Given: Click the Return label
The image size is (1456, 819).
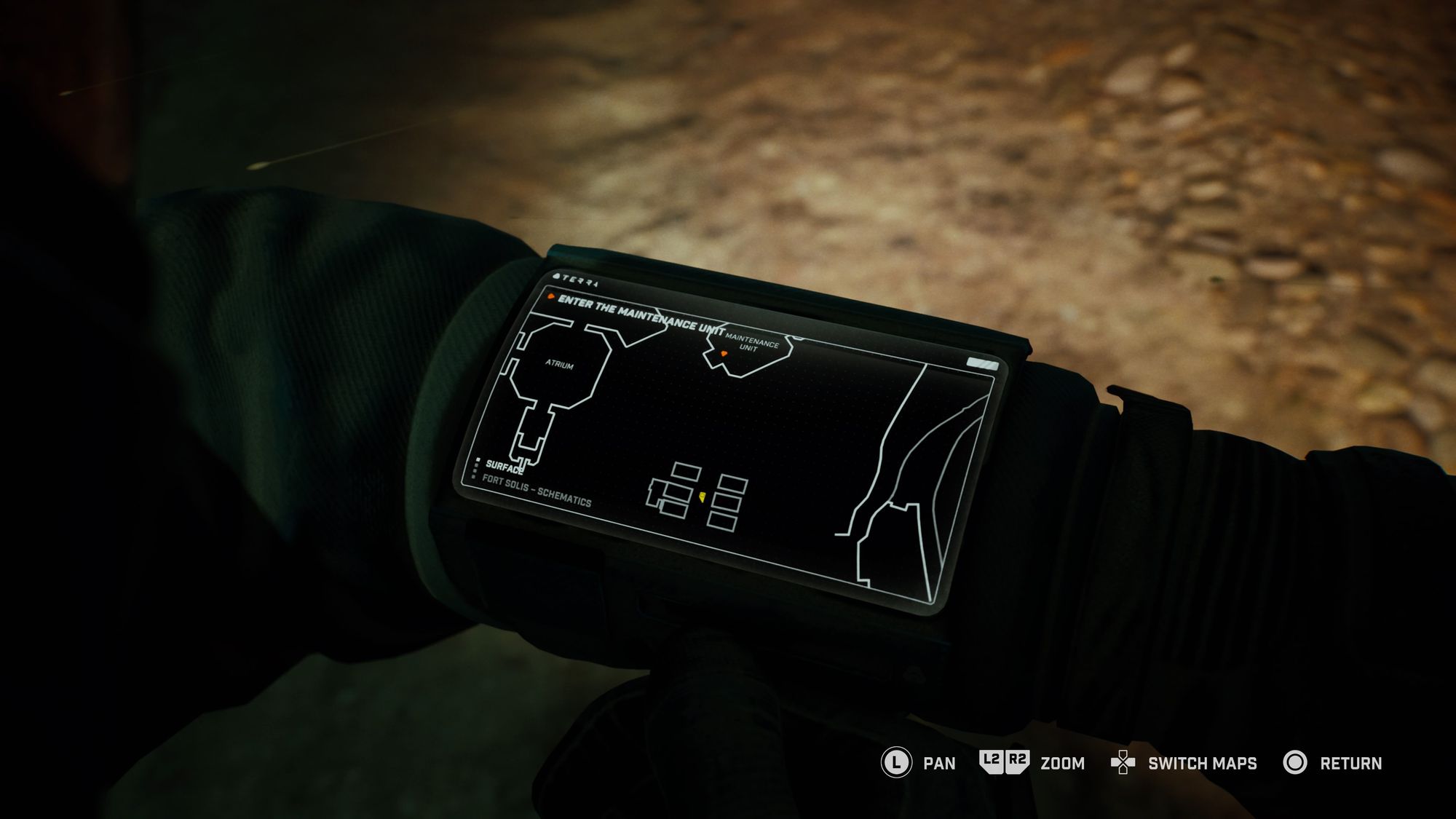Looking at the screenshot, I should (x=1350, y=764).
